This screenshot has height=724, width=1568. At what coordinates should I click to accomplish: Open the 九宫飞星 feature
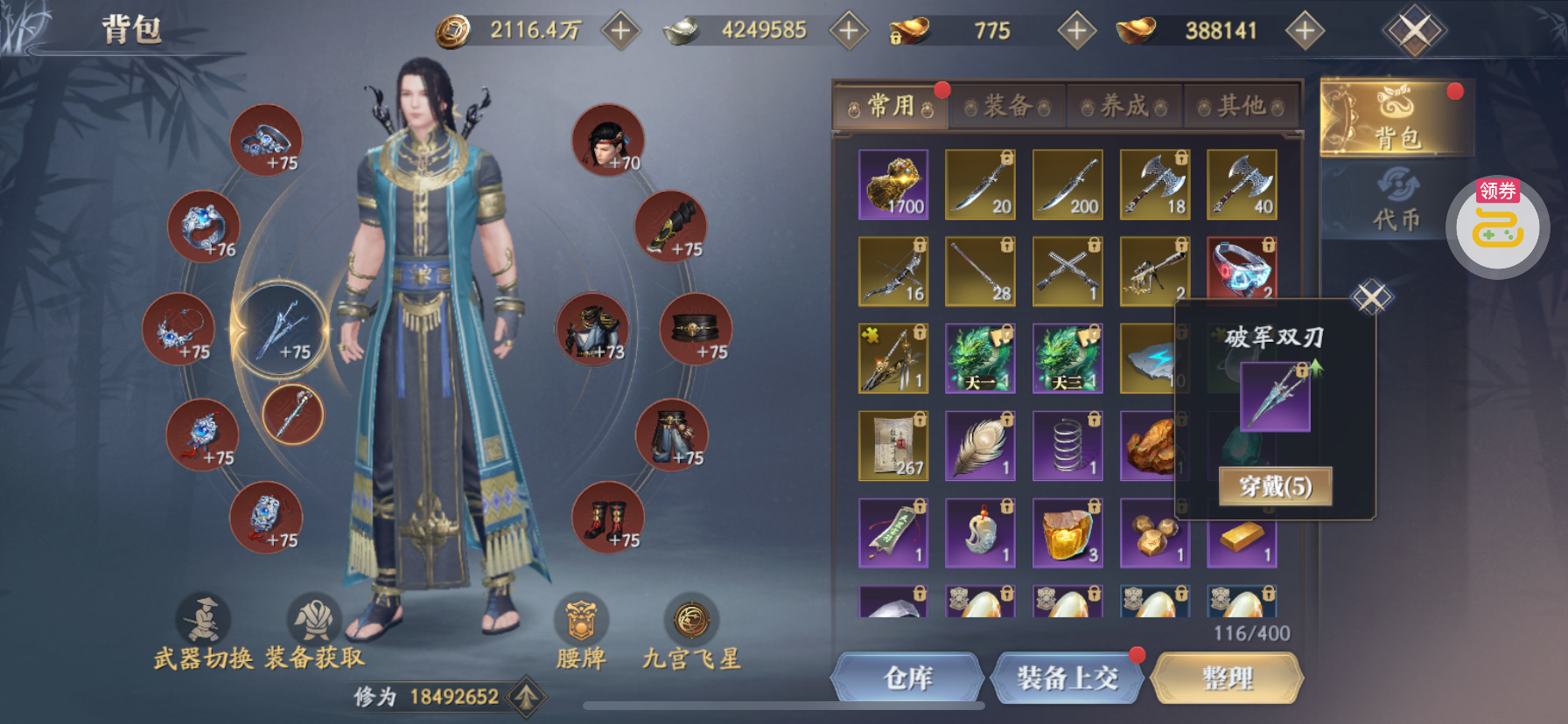(x=691, y=630)
